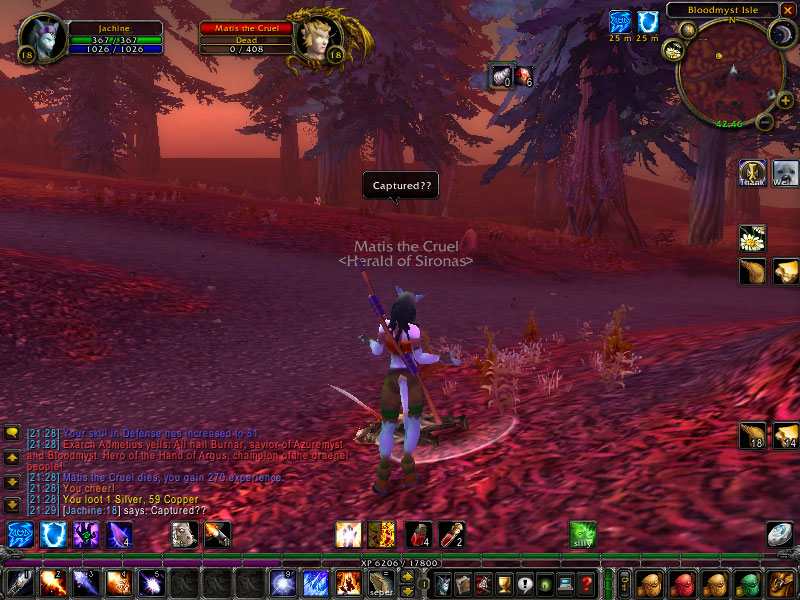The height and width of the screenshot is (600, 800).
Task: Zoom out the minimap with the minus button
Action: 764,123
